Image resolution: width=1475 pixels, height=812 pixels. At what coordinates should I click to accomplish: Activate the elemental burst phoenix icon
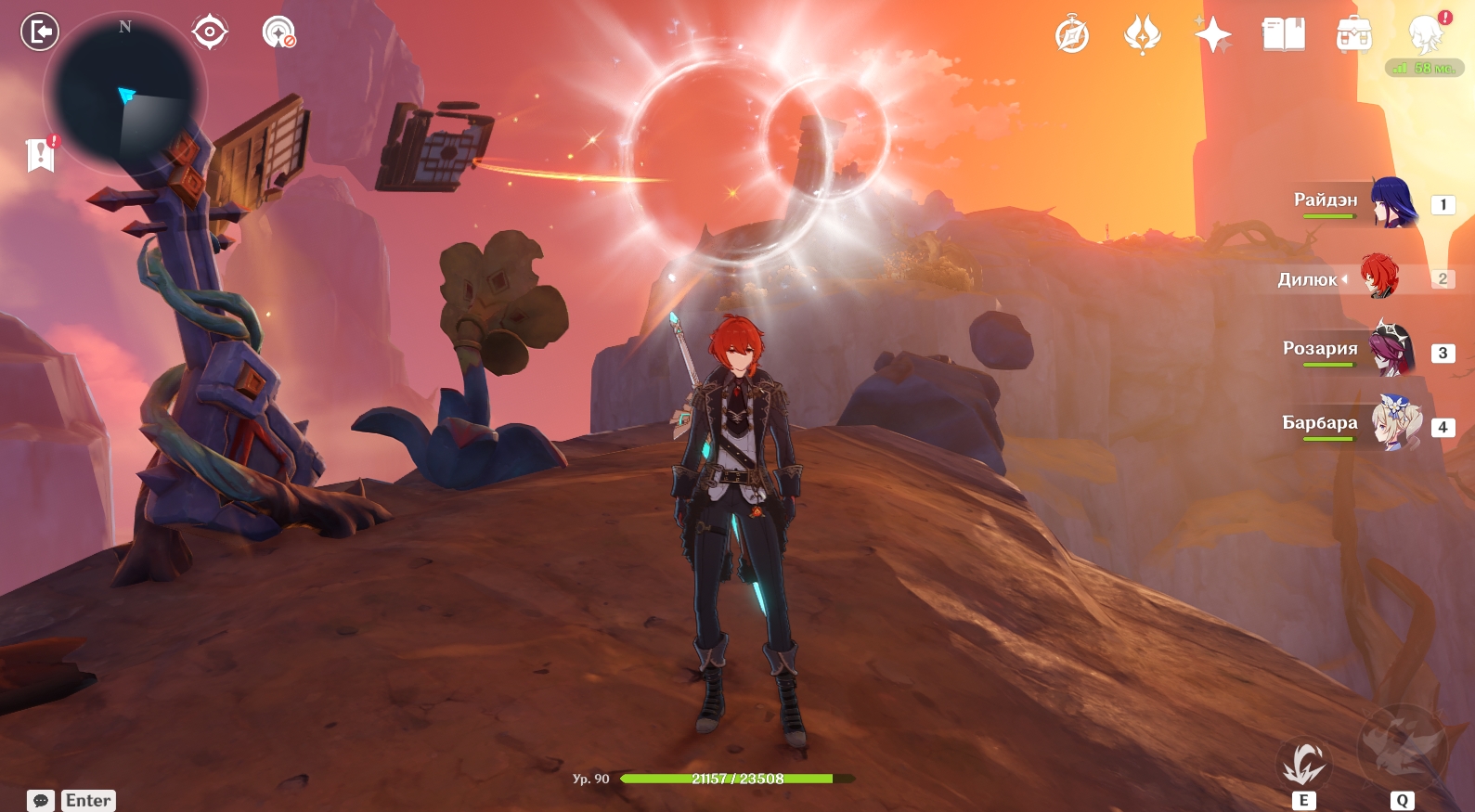tap(1402, 749)
